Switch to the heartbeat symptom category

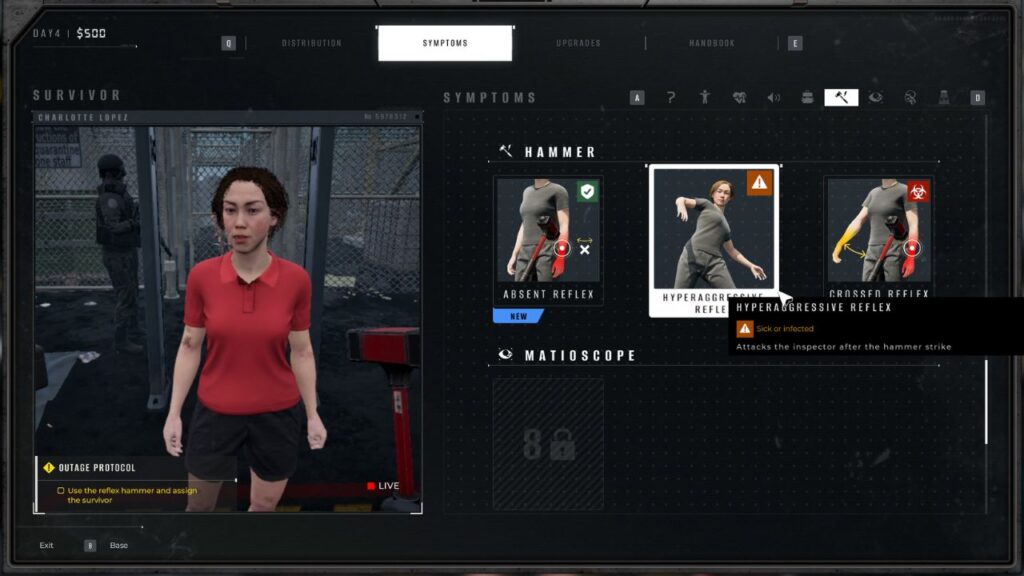(x=739, y=97)
